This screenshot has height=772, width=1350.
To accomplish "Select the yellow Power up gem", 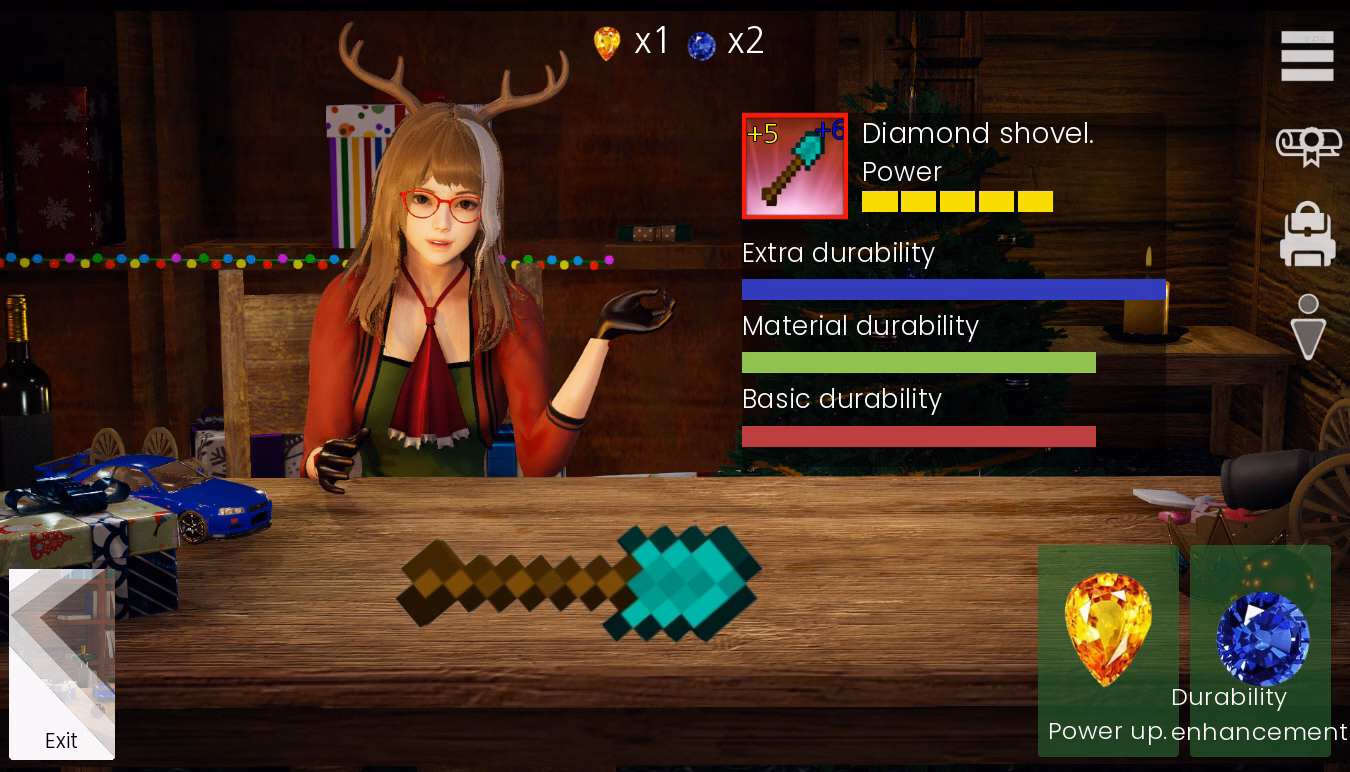I will [1108, 630].
